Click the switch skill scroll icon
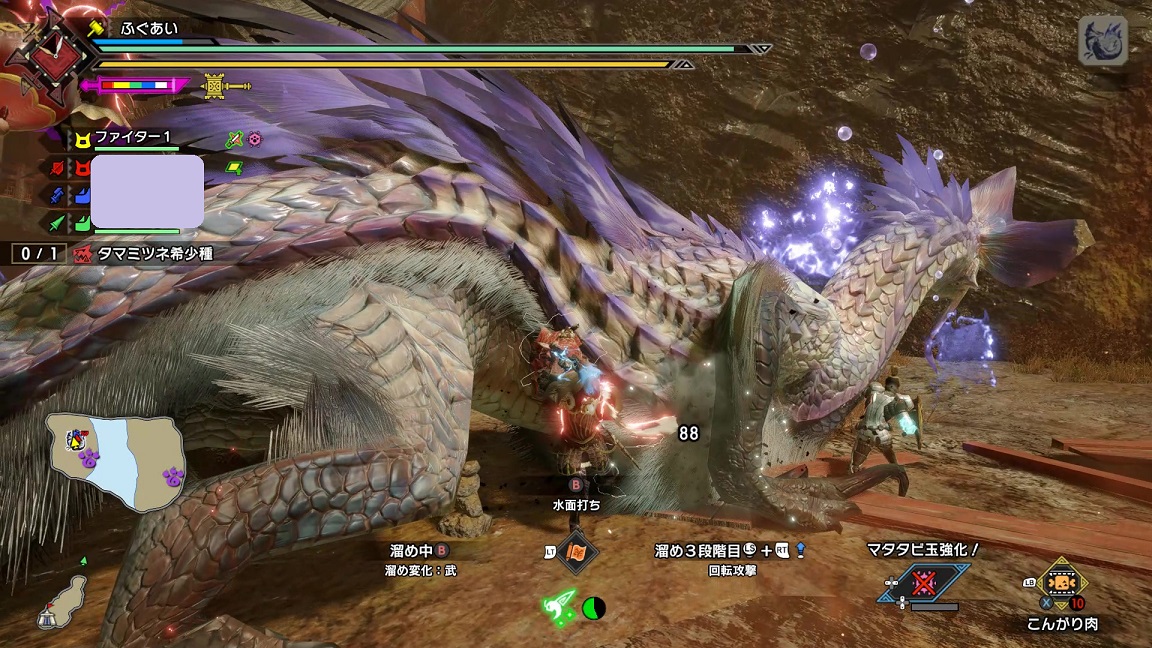1152x648 pixels. click(578, 551)
